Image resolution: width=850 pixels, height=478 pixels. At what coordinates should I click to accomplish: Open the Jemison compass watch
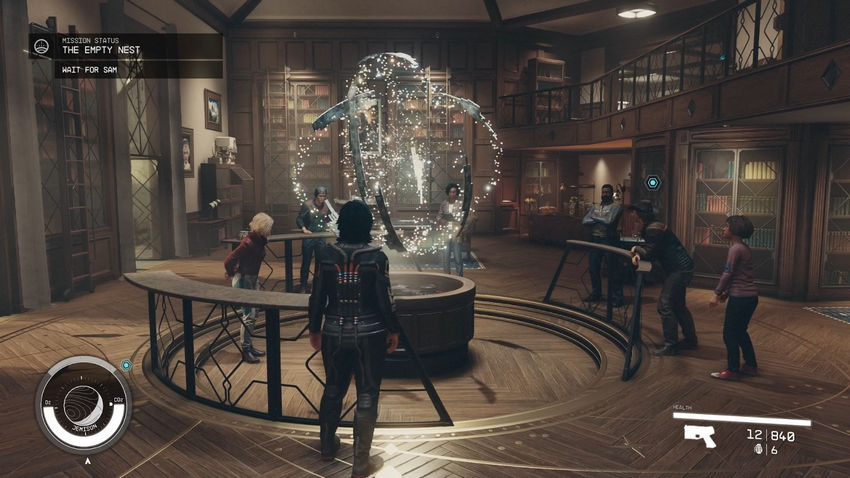coord(83,404)
